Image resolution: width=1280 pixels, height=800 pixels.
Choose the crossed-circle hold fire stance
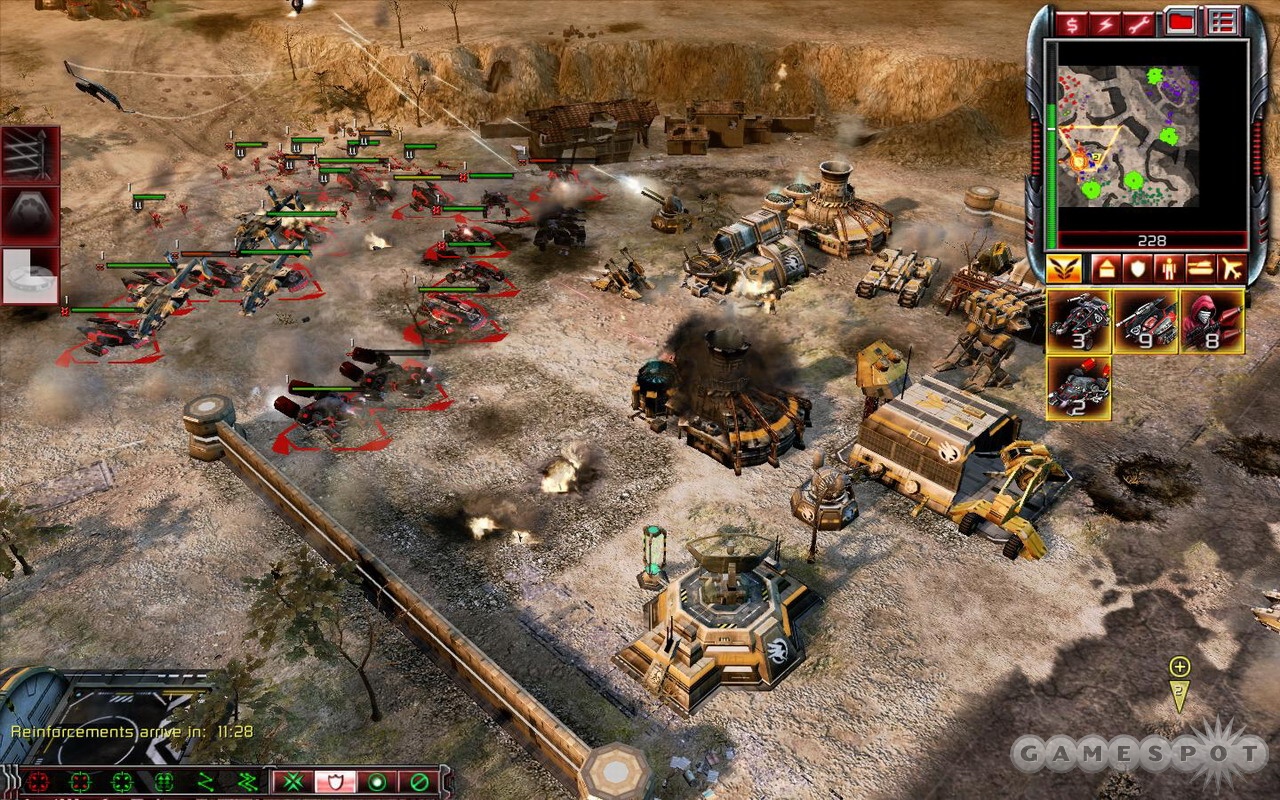[420, 781]
